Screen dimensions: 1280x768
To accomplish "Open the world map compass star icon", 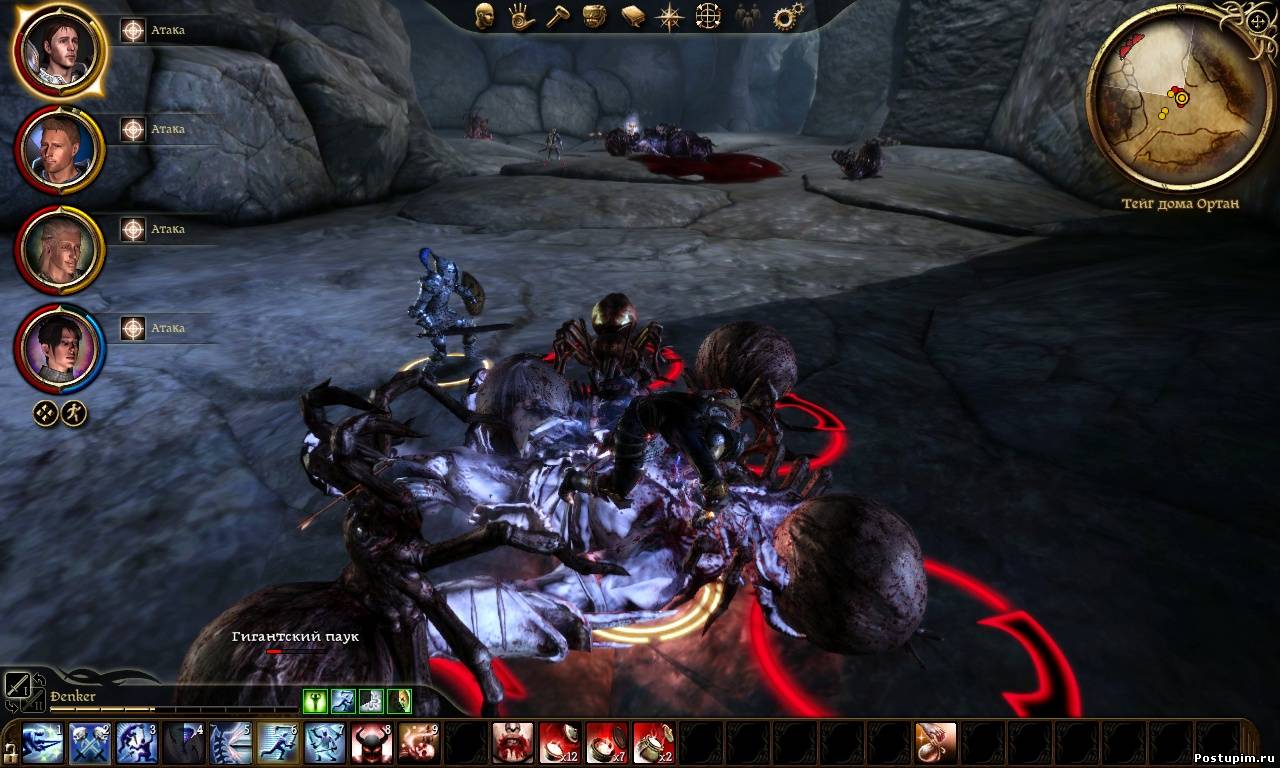I will coord(669,16).
